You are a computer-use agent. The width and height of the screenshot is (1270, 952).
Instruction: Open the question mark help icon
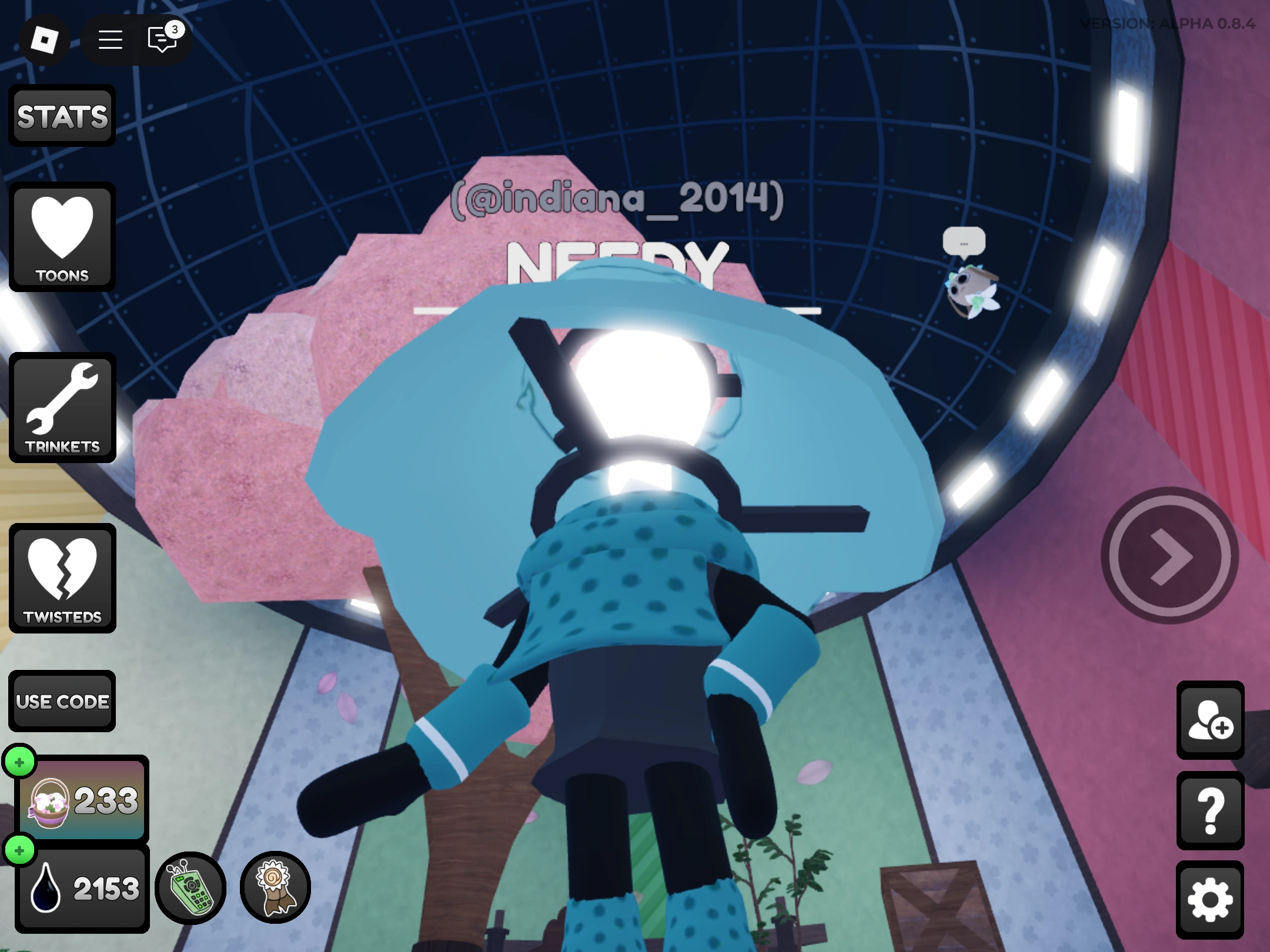(x=1209, y=812)
